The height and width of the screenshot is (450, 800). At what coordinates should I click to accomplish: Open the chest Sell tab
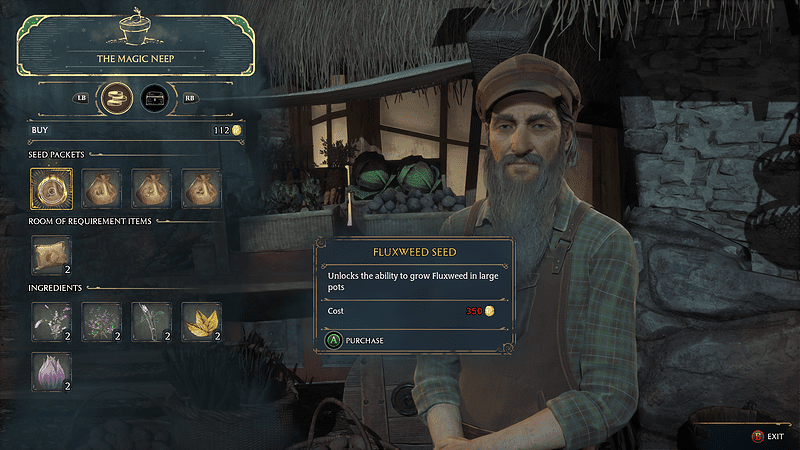point(155,98)
